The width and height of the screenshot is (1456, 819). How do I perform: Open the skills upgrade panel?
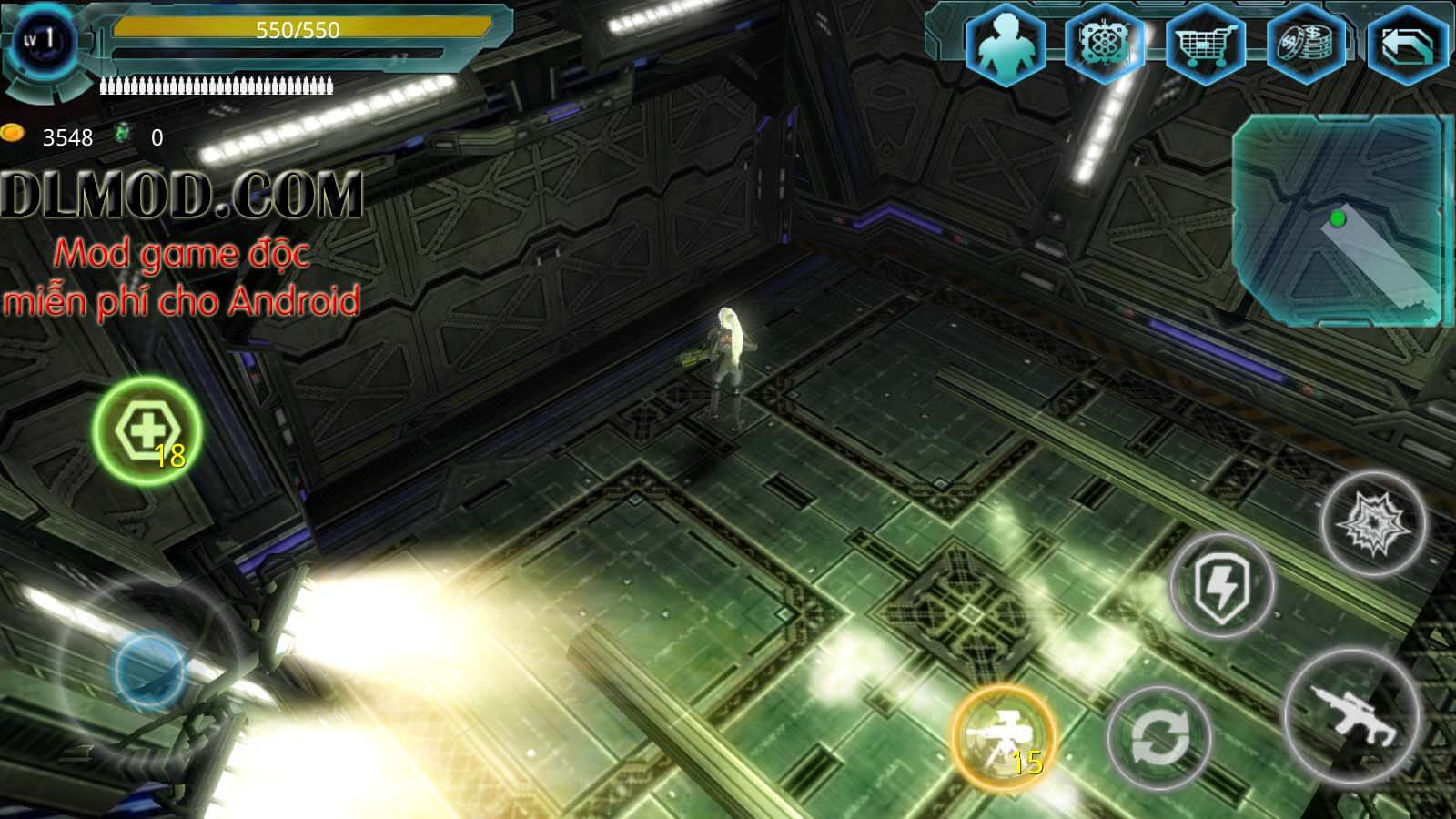coord(1106,41)
